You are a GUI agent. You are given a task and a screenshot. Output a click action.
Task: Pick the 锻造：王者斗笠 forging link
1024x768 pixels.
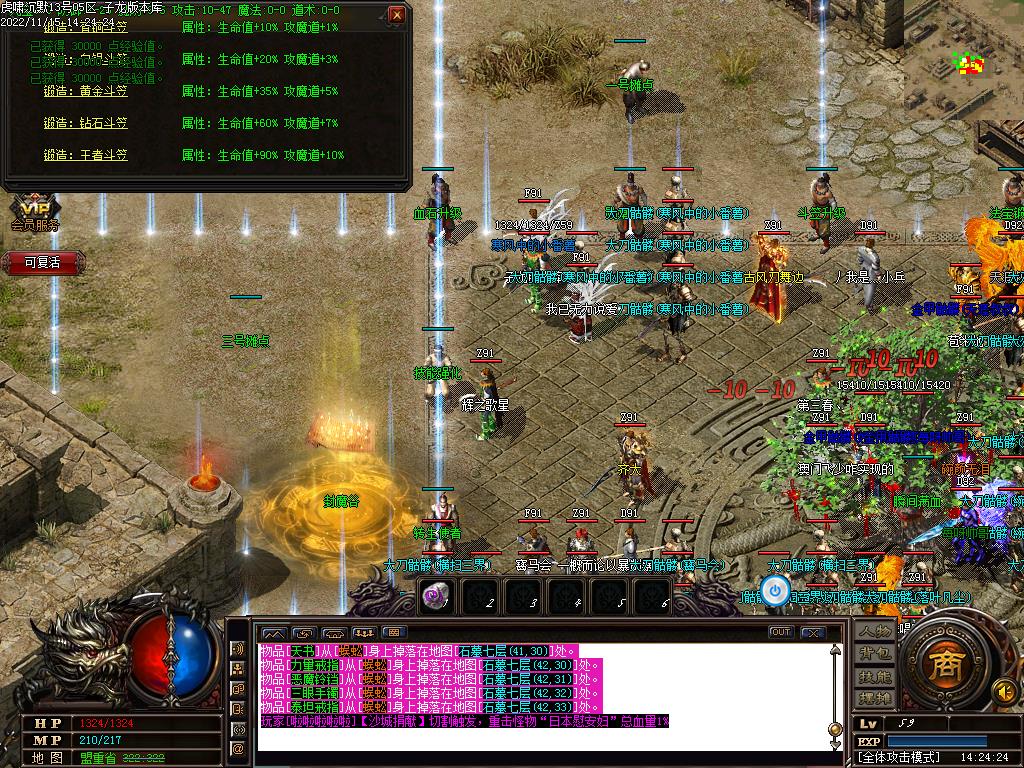tap(85, 155)
